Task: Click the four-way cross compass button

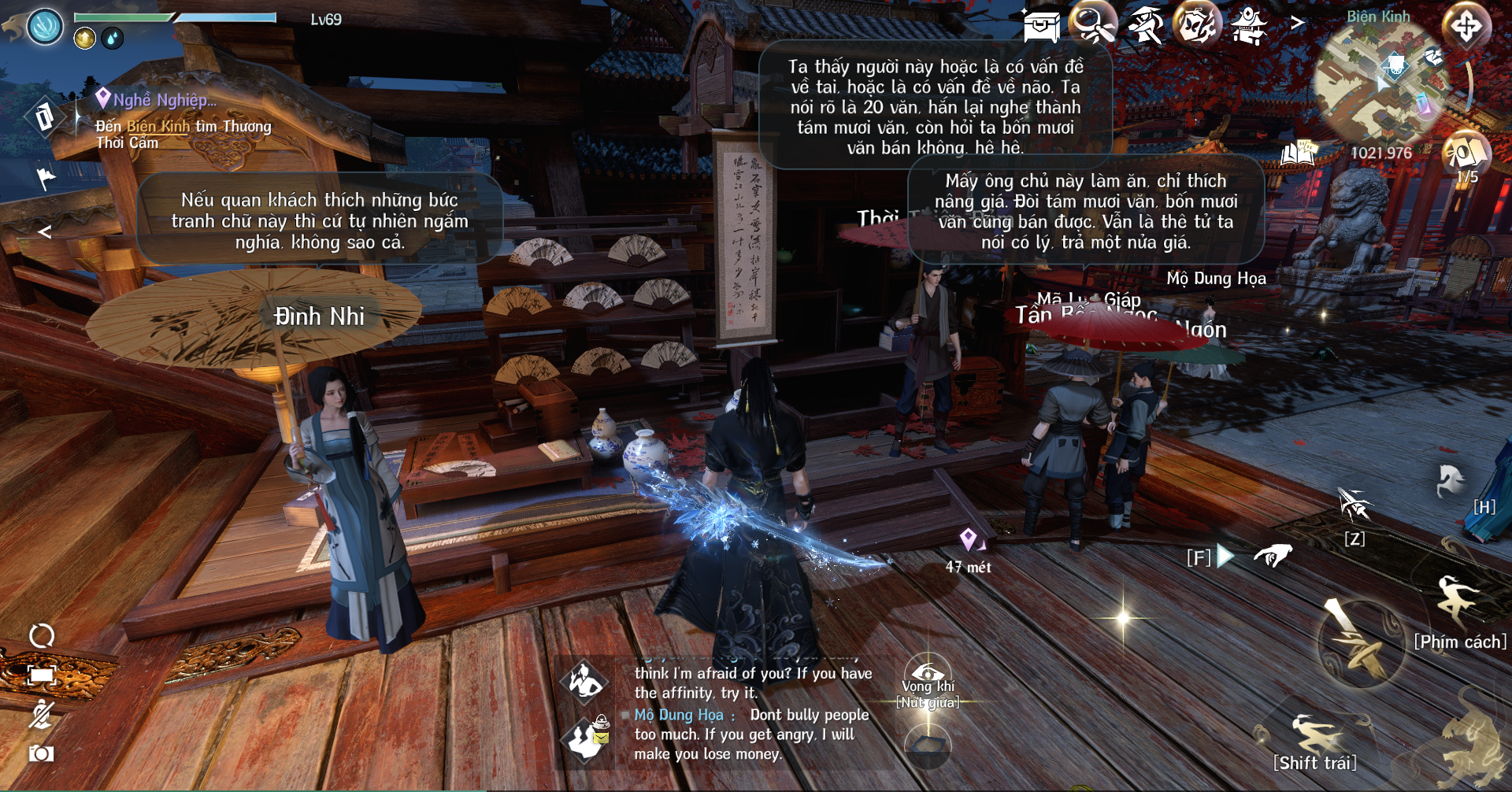Action: [x=1466, y=27]
